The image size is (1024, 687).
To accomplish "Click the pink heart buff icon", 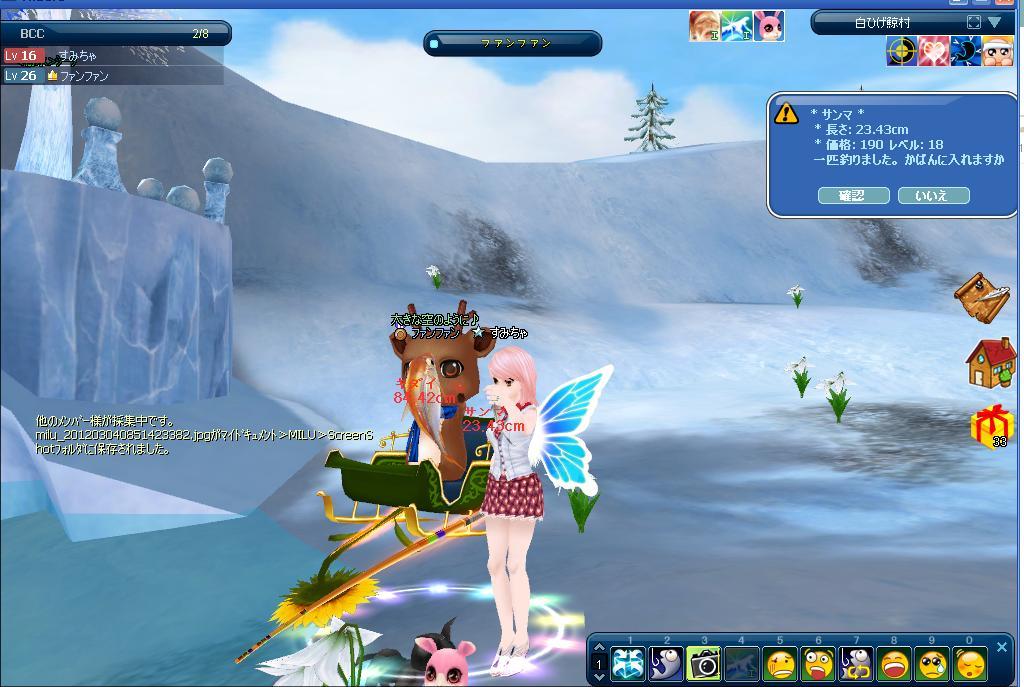I will pyautogui.click(x=933, y=51).
